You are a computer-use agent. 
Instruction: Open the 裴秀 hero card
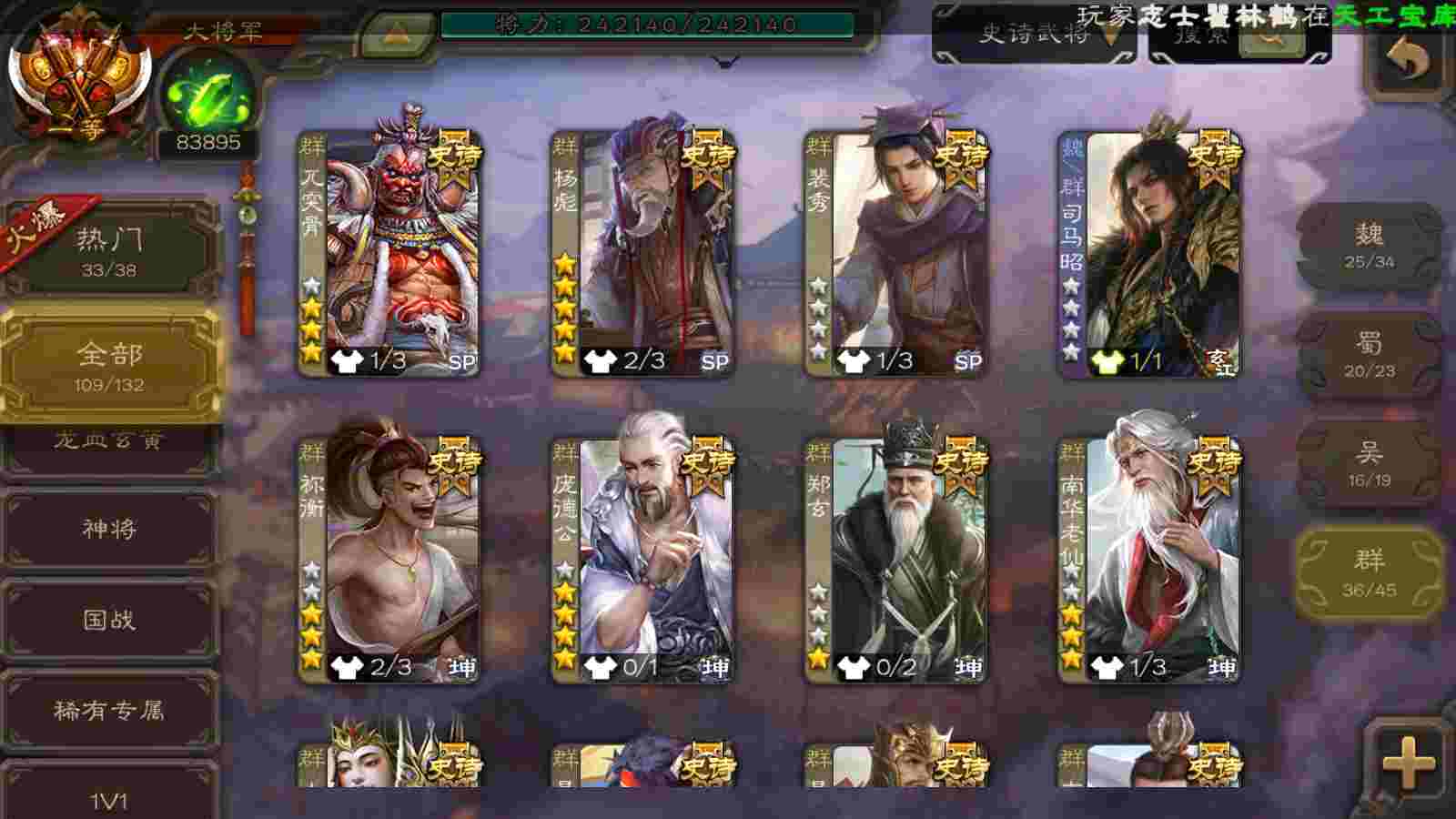[x=895, y=253]
